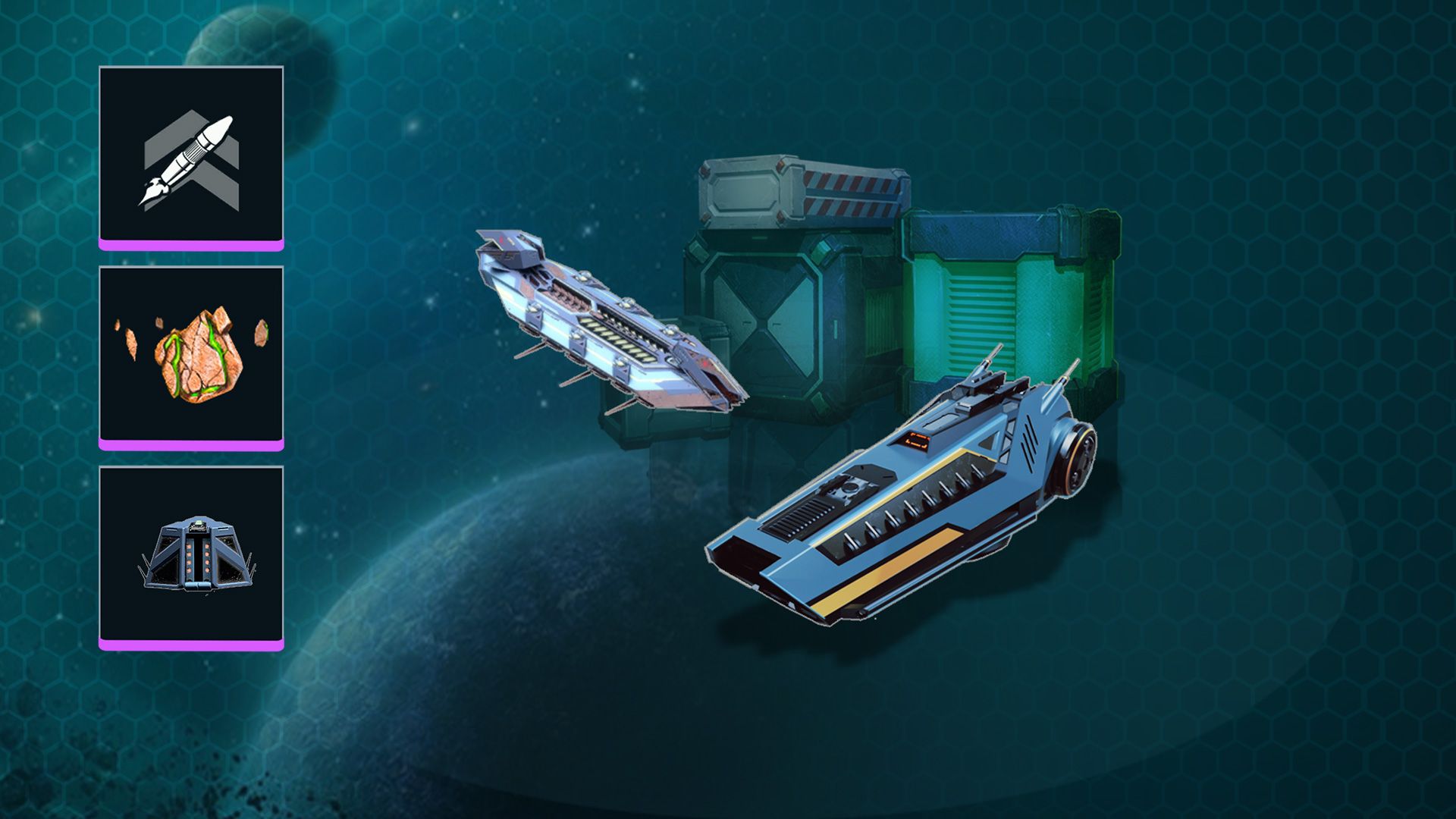Click the pink bar under the rocket tile

(x=193, y=245)
